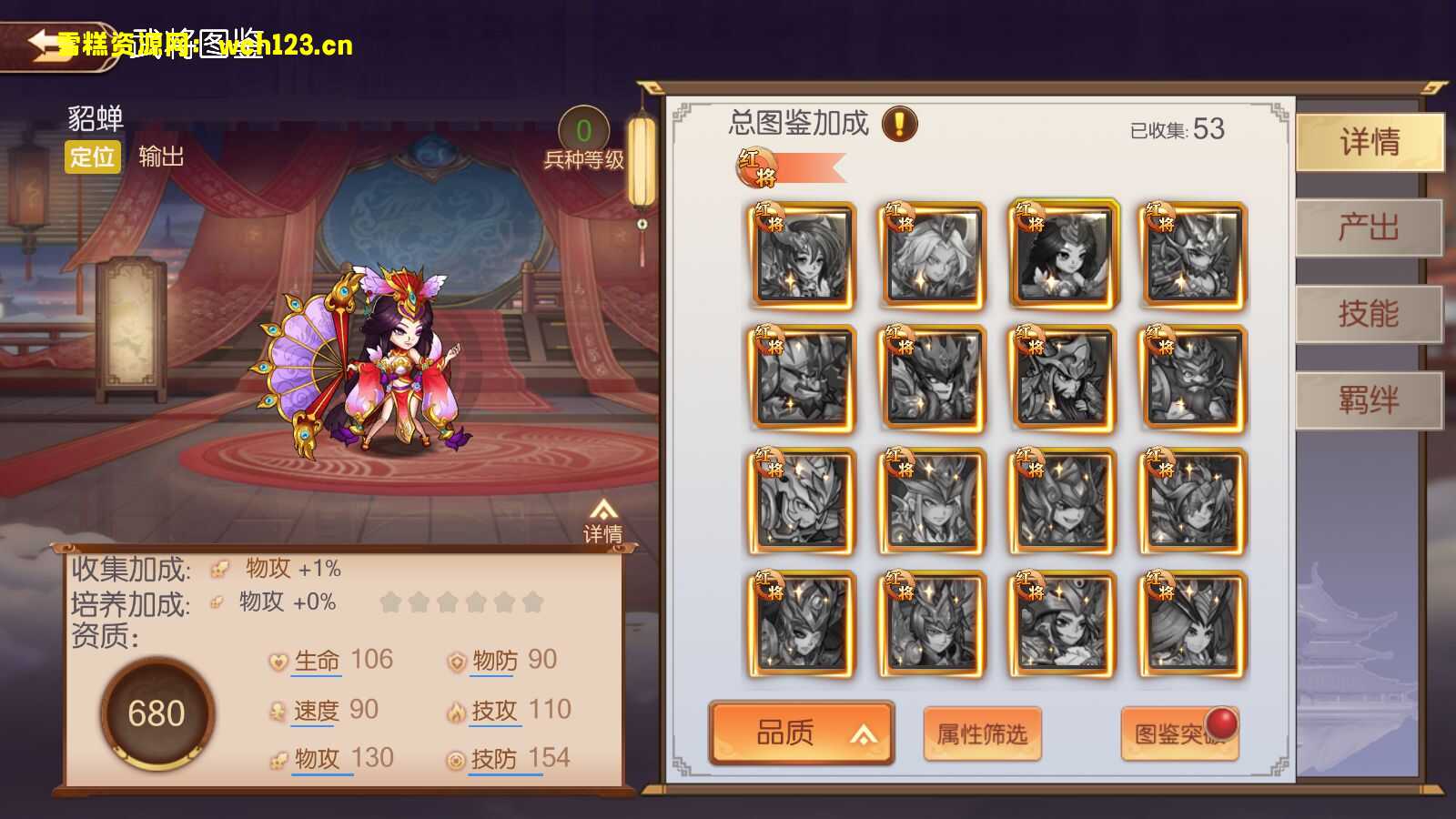Click the 兵种等级 badge showing 0

[582, 129]
